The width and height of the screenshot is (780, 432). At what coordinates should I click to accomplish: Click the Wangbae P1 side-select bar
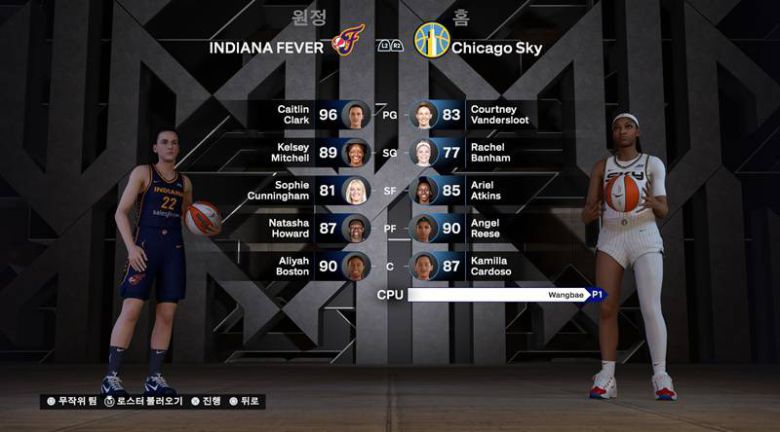pos(505,295)
